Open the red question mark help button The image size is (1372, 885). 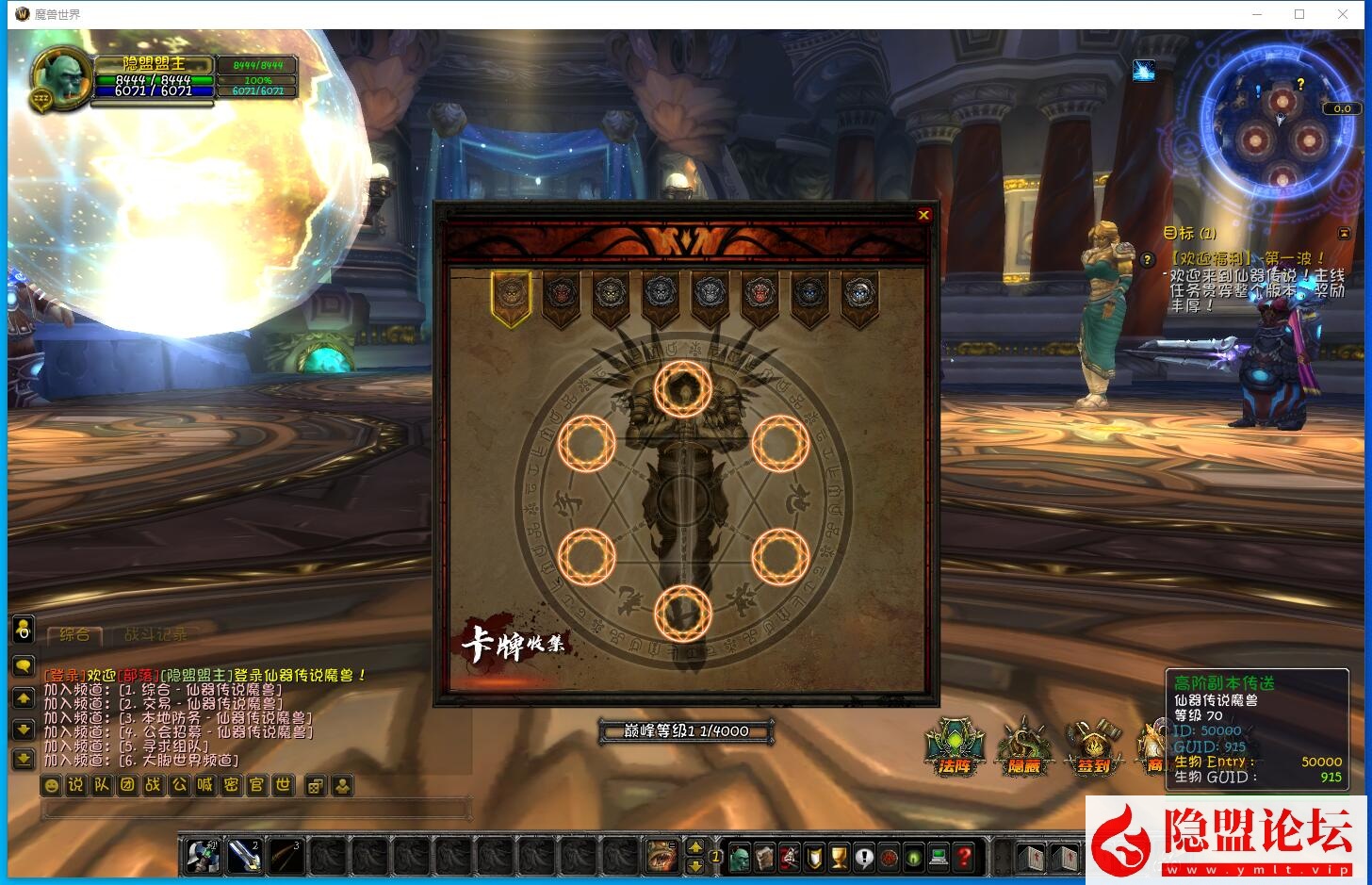coord(963,857)
